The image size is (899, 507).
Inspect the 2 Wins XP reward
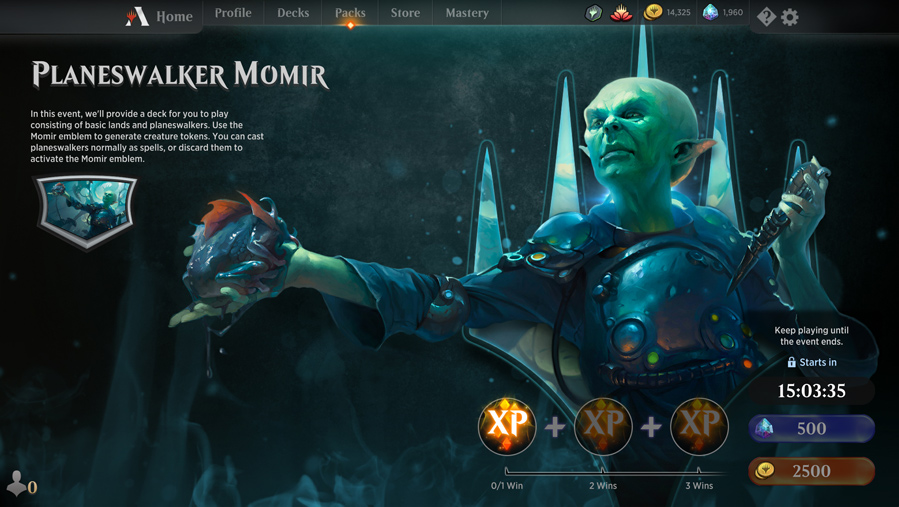pyautogui.click(x=603, y=426)
